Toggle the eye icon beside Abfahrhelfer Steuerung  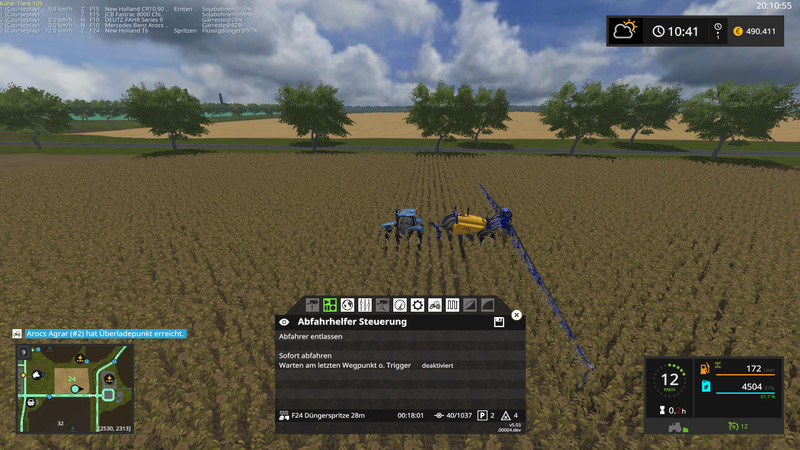[285, 323]
